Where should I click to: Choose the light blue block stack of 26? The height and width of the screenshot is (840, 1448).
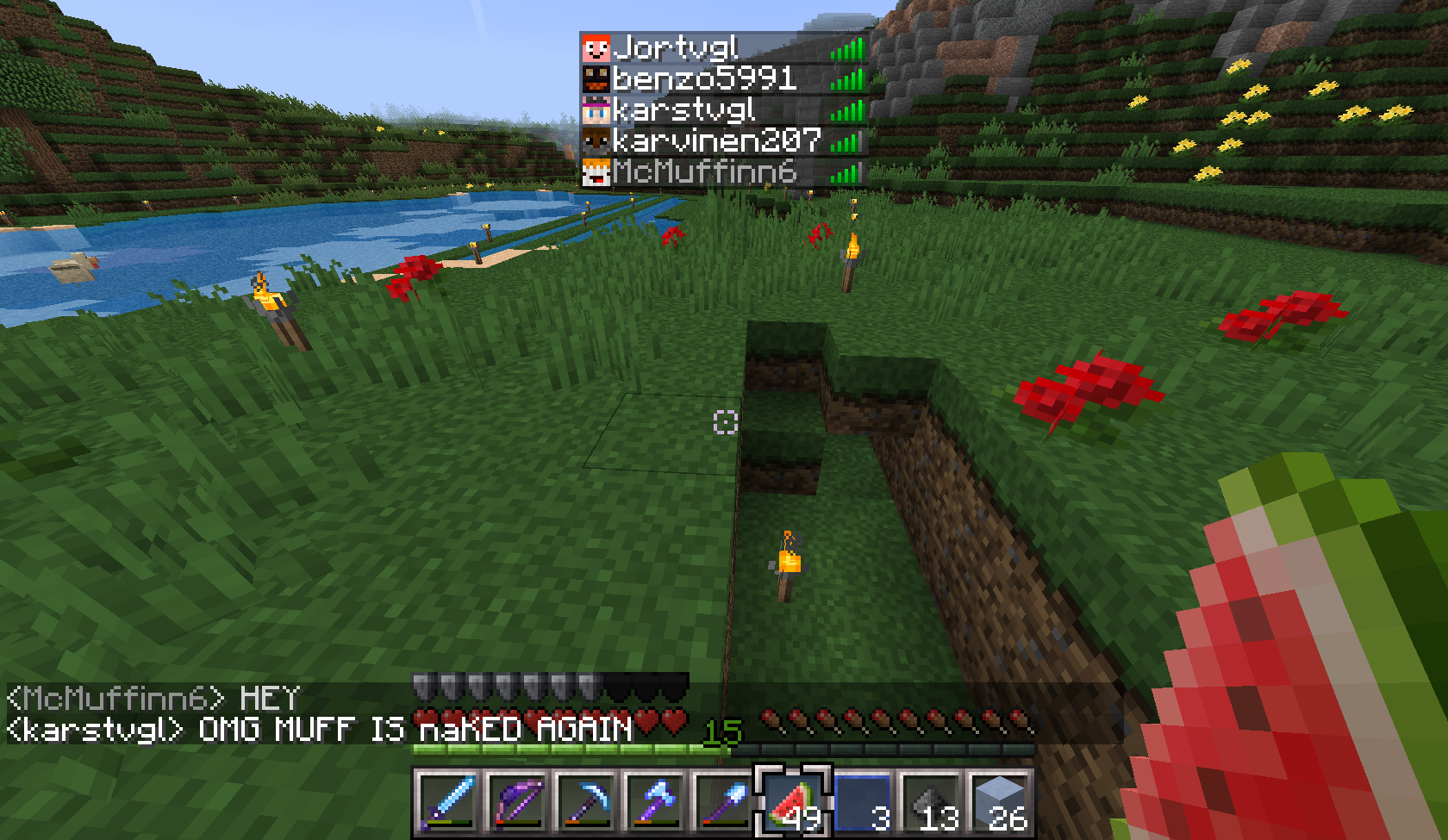[1000, 801]
